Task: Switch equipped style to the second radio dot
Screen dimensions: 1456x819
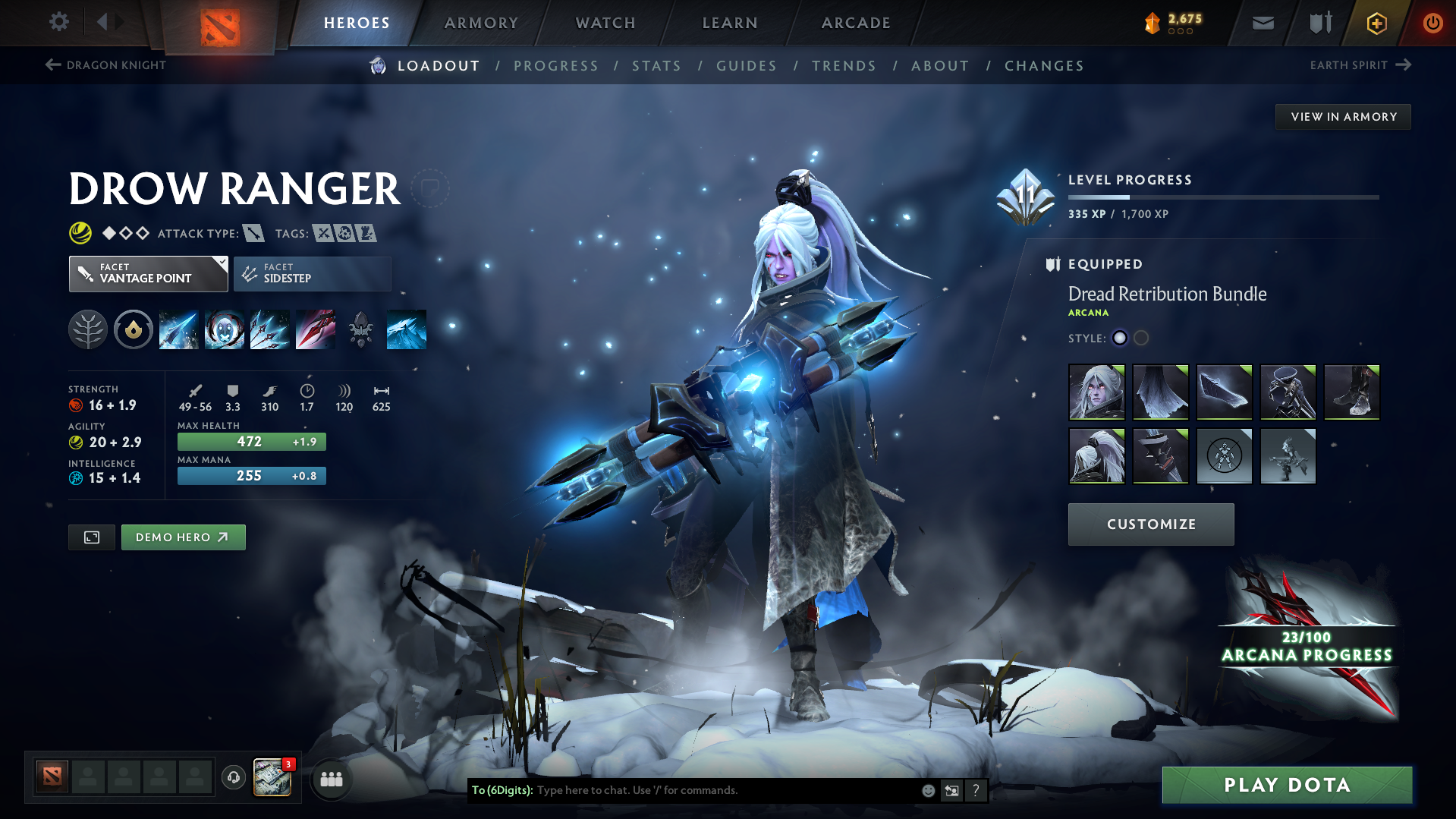Action: 1141,339
